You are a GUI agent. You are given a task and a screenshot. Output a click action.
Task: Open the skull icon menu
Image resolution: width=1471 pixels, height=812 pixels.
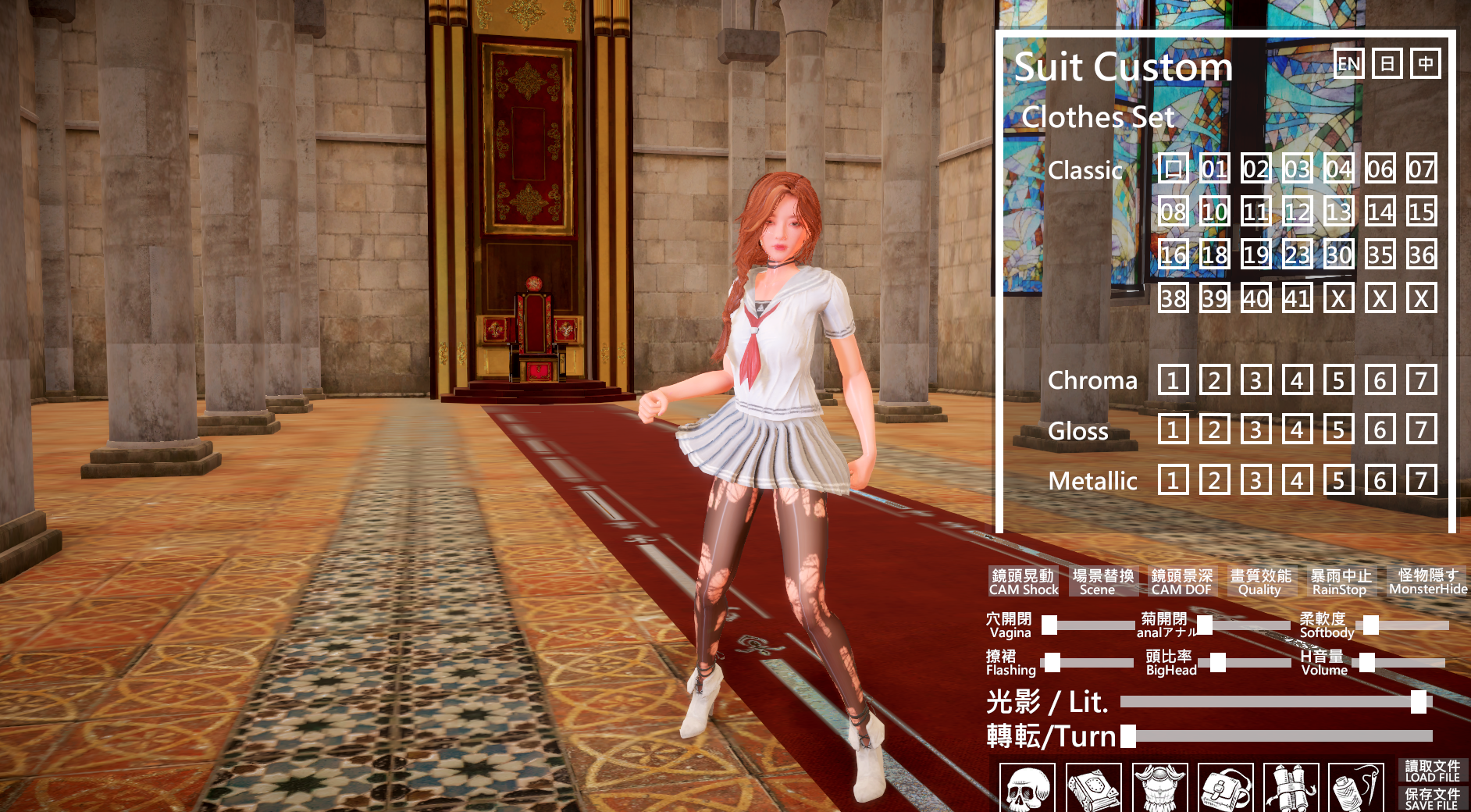(x=1027, y=789)
